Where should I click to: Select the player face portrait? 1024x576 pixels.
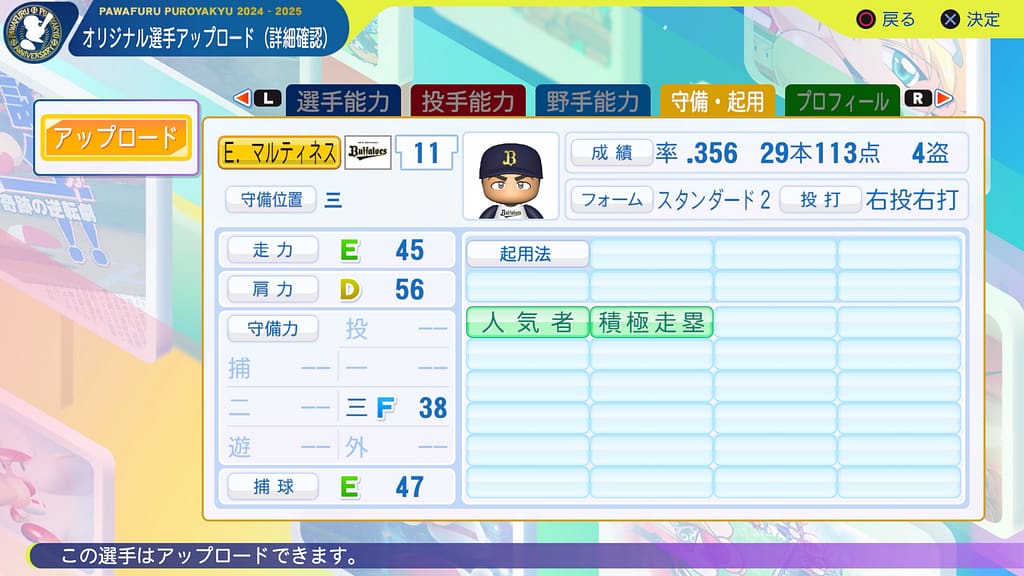click(510, 176)
